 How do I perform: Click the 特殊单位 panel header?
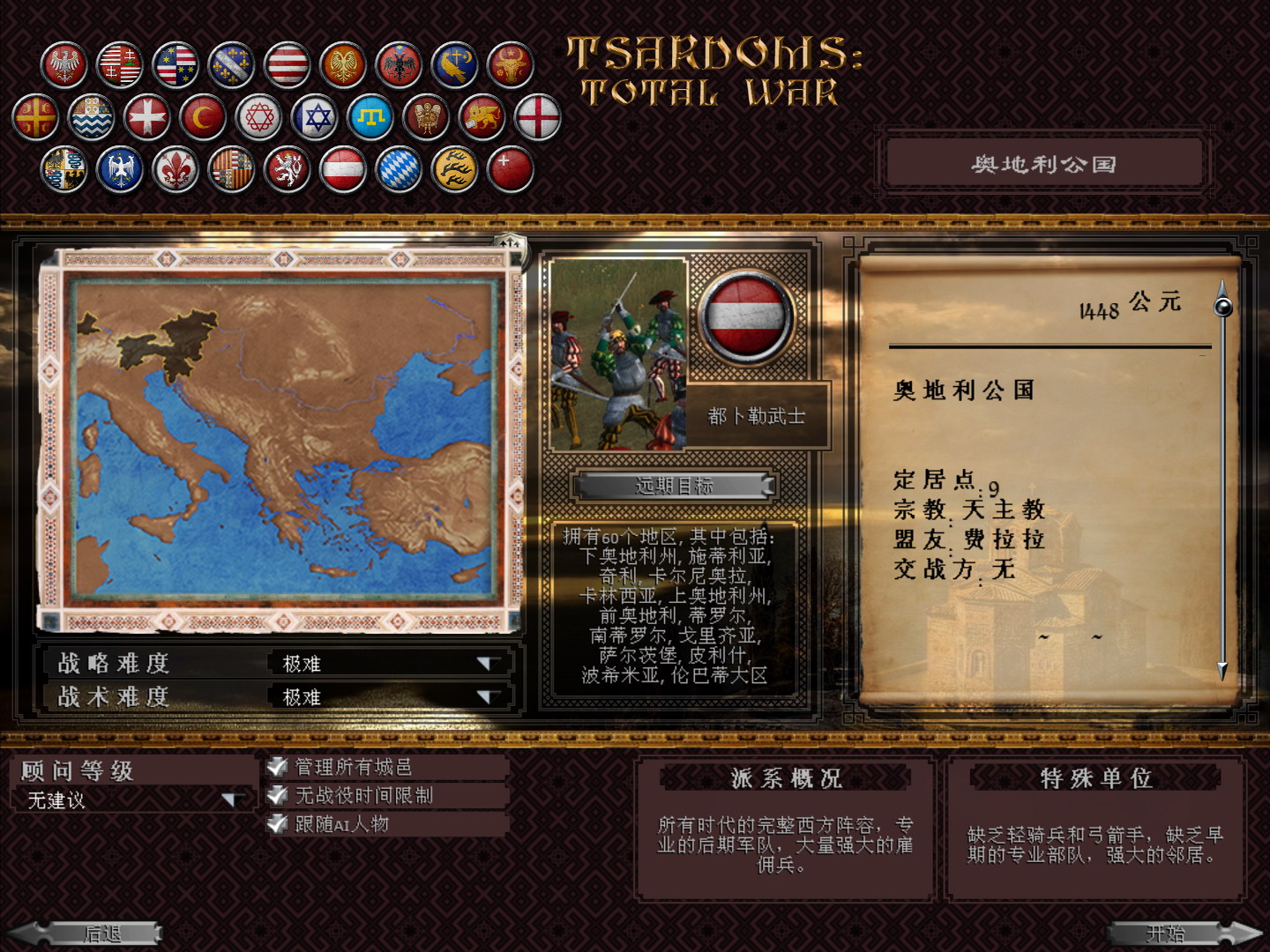[1096, 777]
